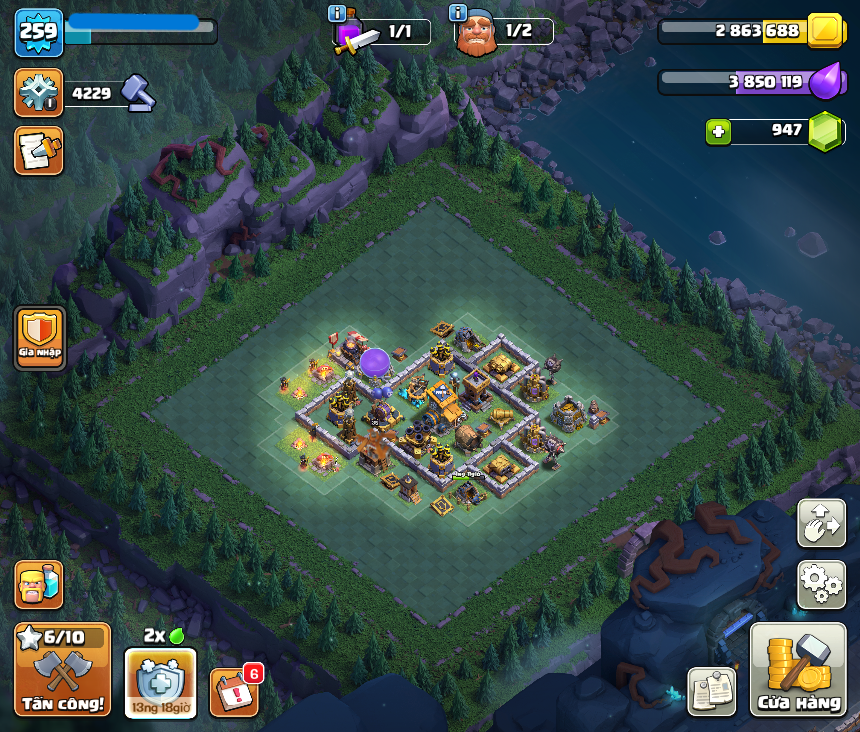Toggle the layout editor hand button
The image size is (860, 732).
pos(821,523)
